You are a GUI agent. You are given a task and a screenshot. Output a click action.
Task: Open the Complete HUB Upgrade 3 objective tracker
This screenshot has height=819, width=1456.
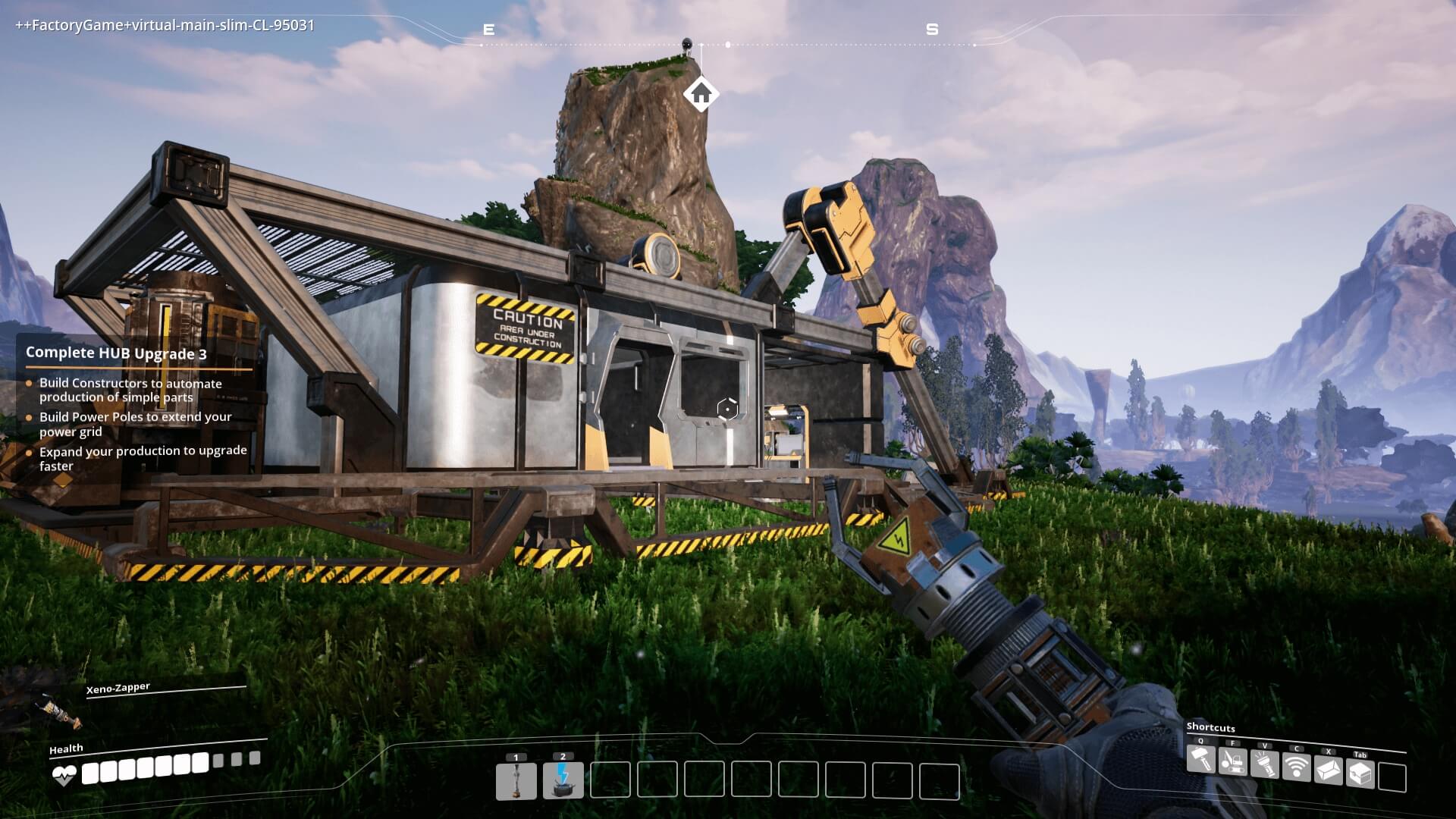tap(116, 353)
